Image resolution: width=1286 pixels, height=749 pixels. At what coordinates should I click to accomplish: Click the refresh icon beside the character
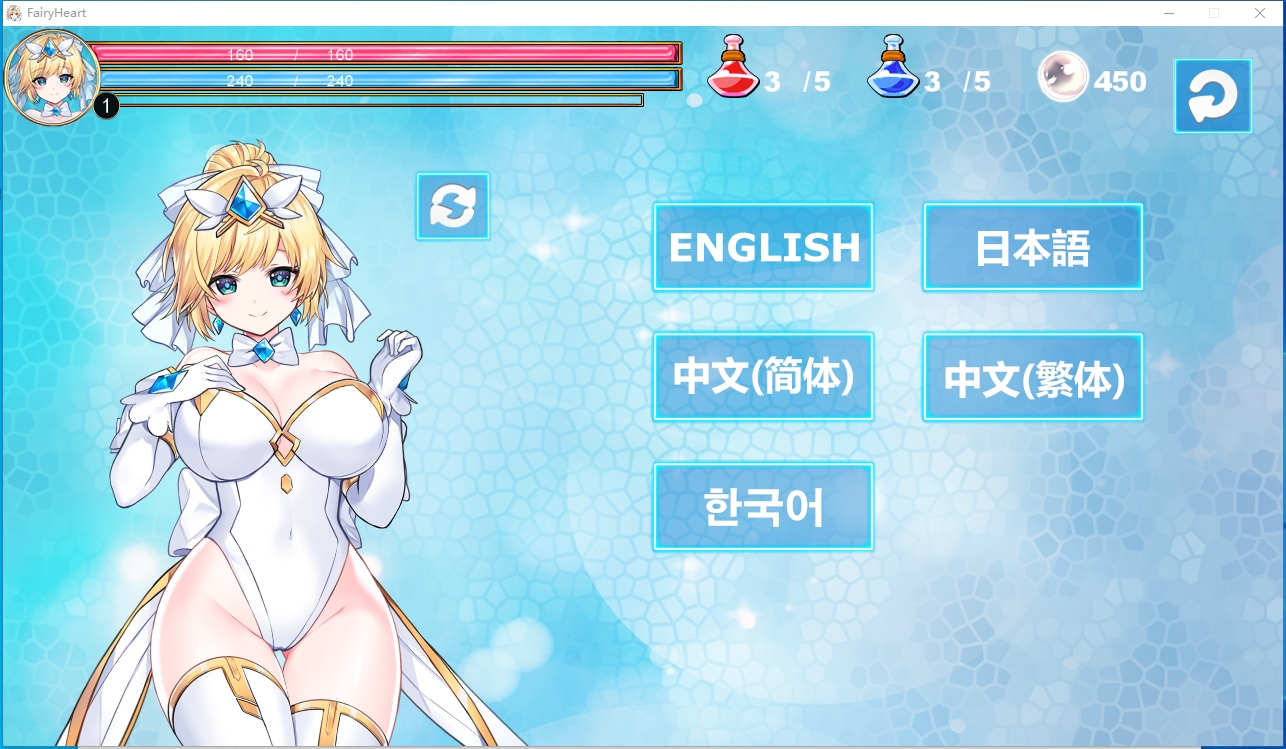tap(452, 205)
